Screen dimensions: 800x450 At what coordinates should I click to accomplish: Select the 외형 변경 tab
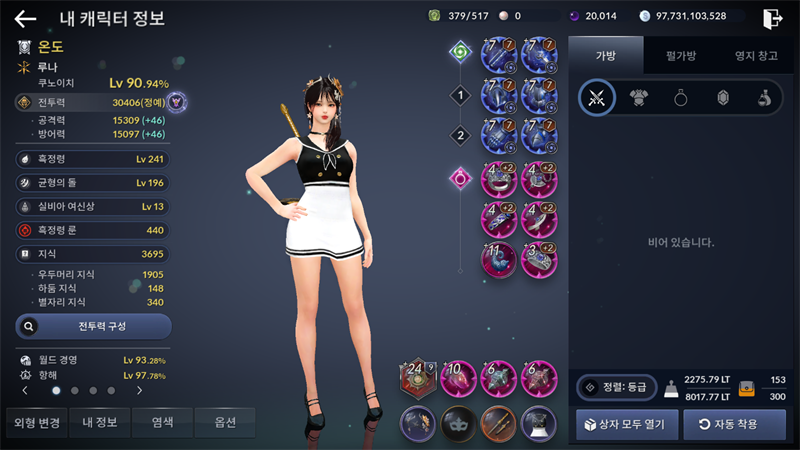tap(36, 422)
